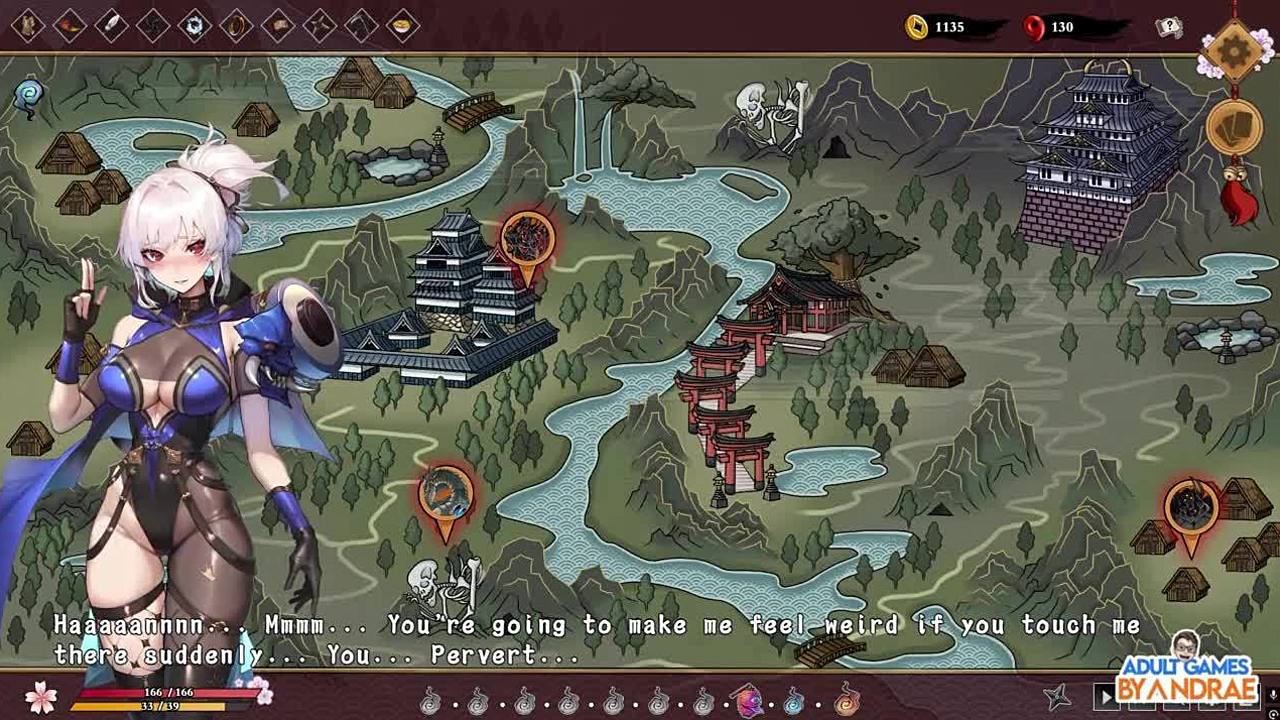This screenshot has height=720, width=1280.
Task: Select the pink masked stage node
Action: click(x=748, y=701)
